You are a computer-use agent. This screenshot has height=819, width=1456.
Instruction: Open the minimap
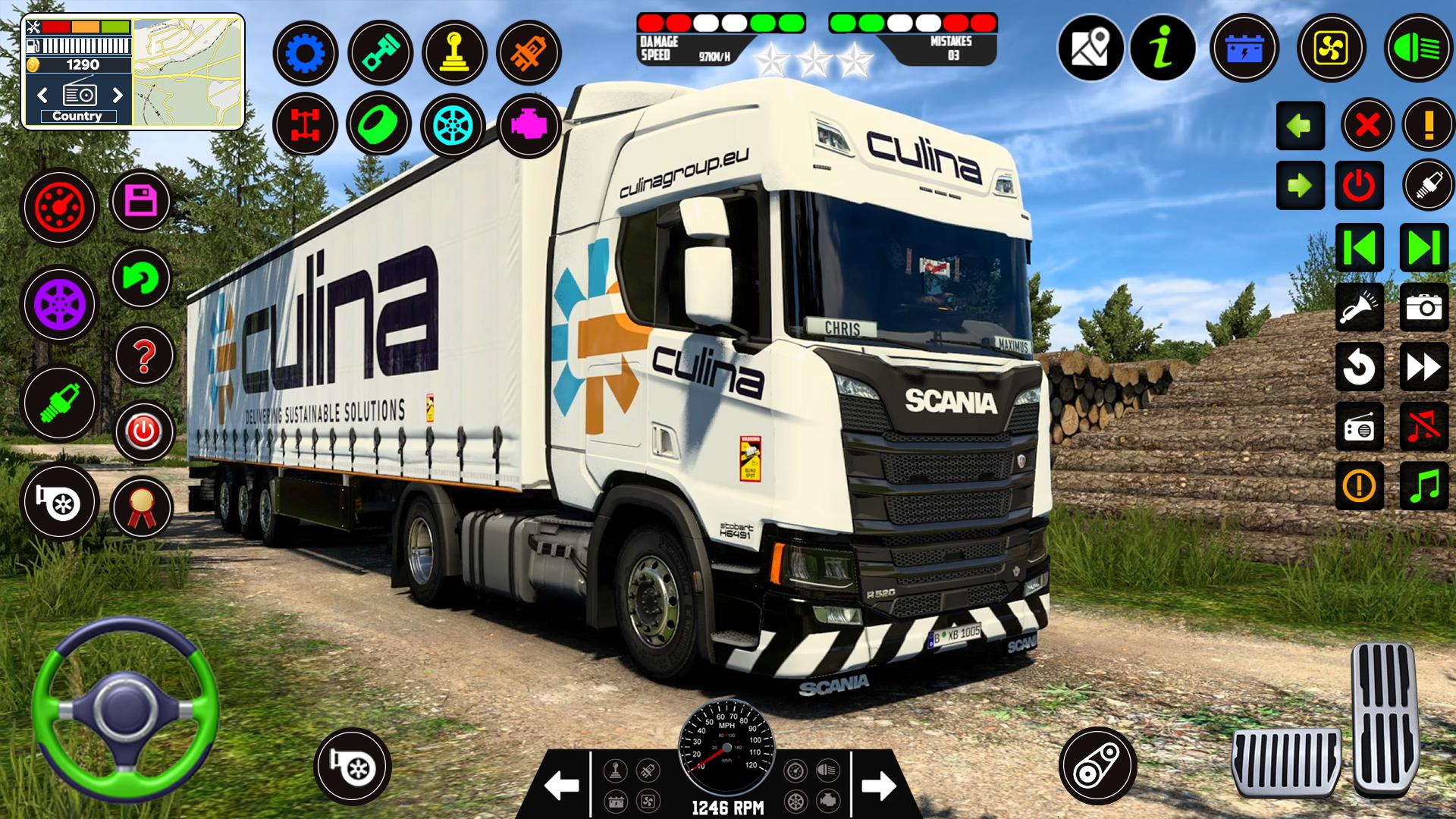[x=189, y=72]
